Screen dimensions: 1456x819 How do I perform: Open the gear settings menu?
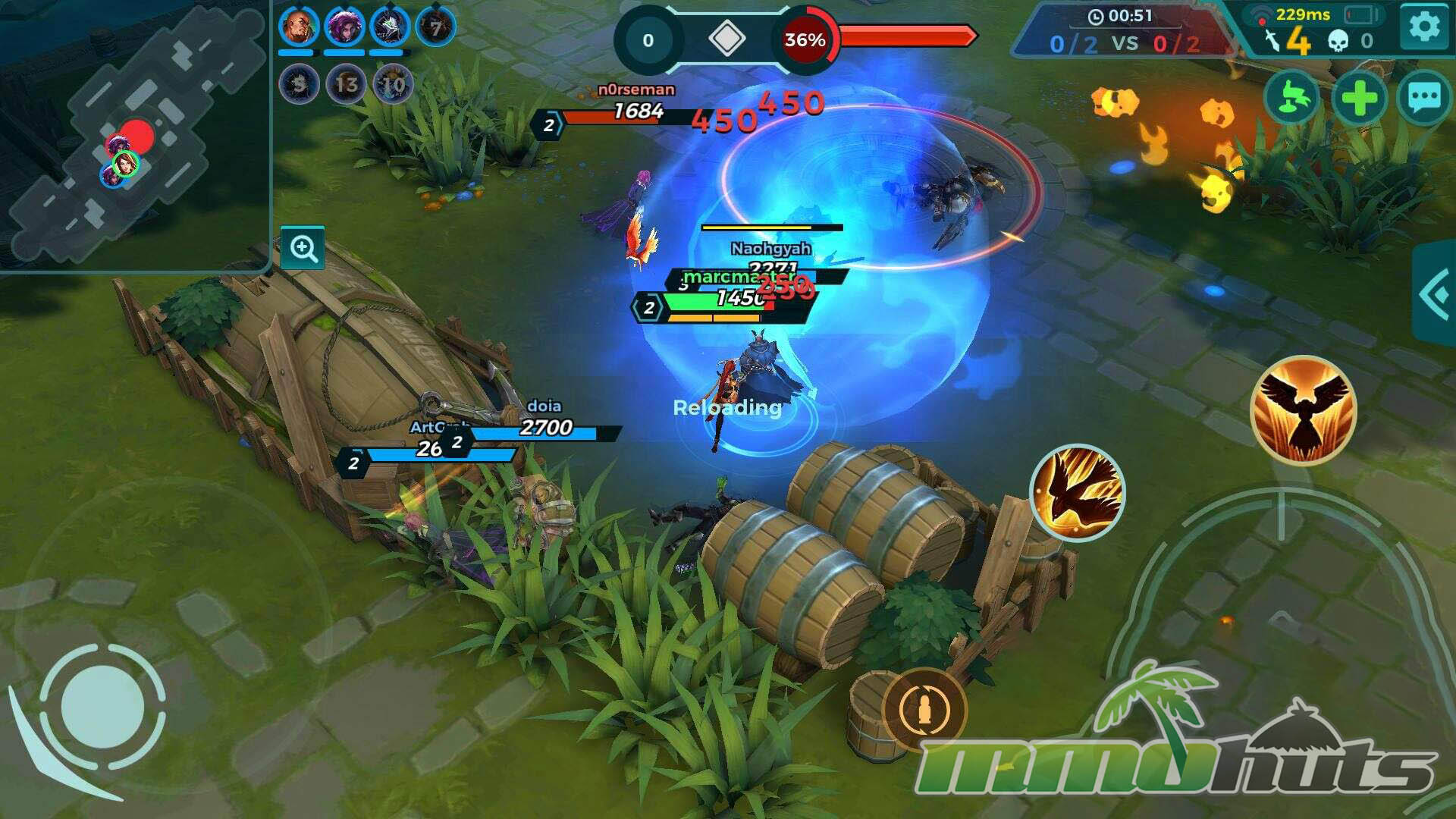click(1423, 27)
